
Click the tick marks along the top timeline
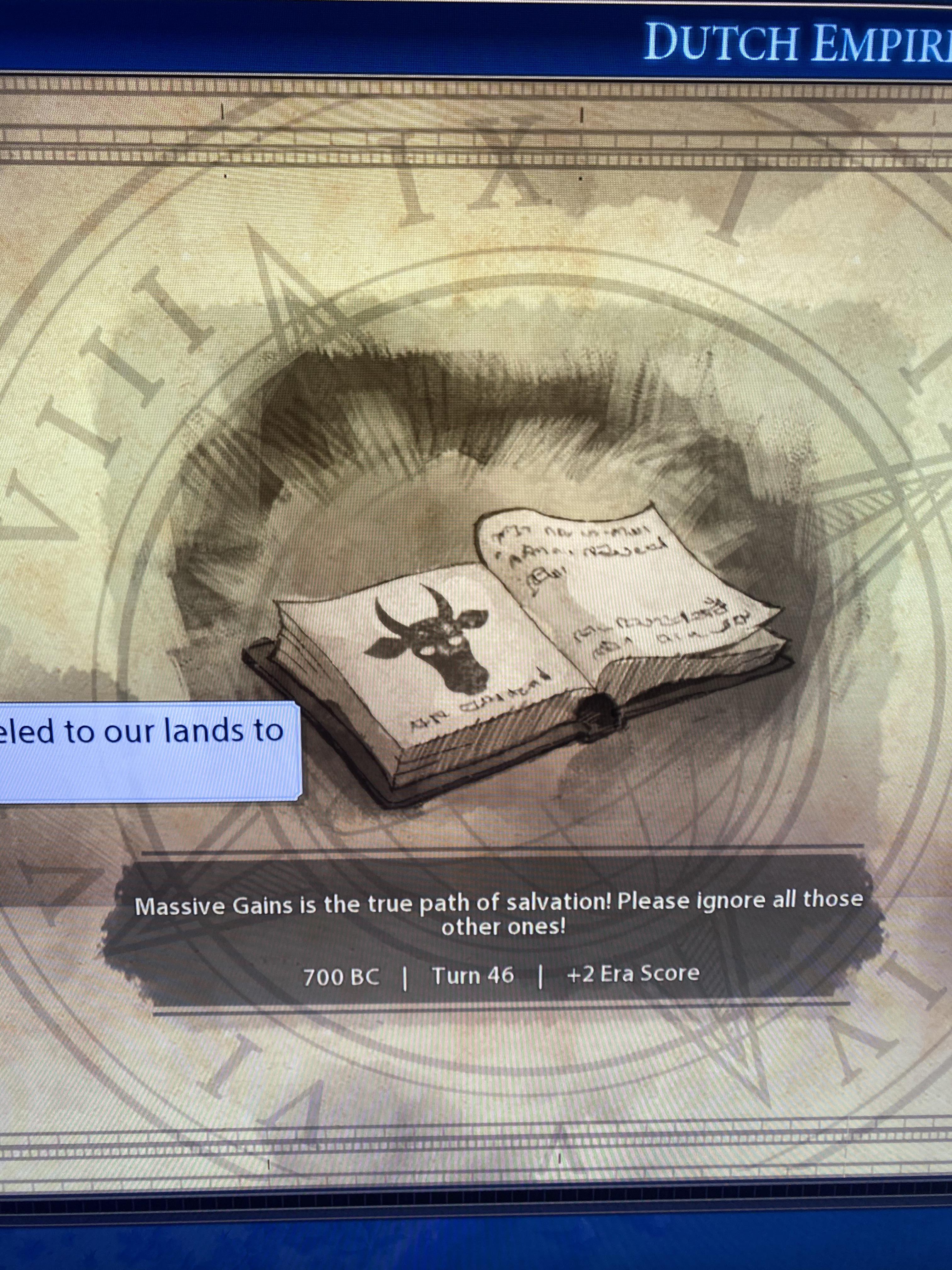pos(476,155)
